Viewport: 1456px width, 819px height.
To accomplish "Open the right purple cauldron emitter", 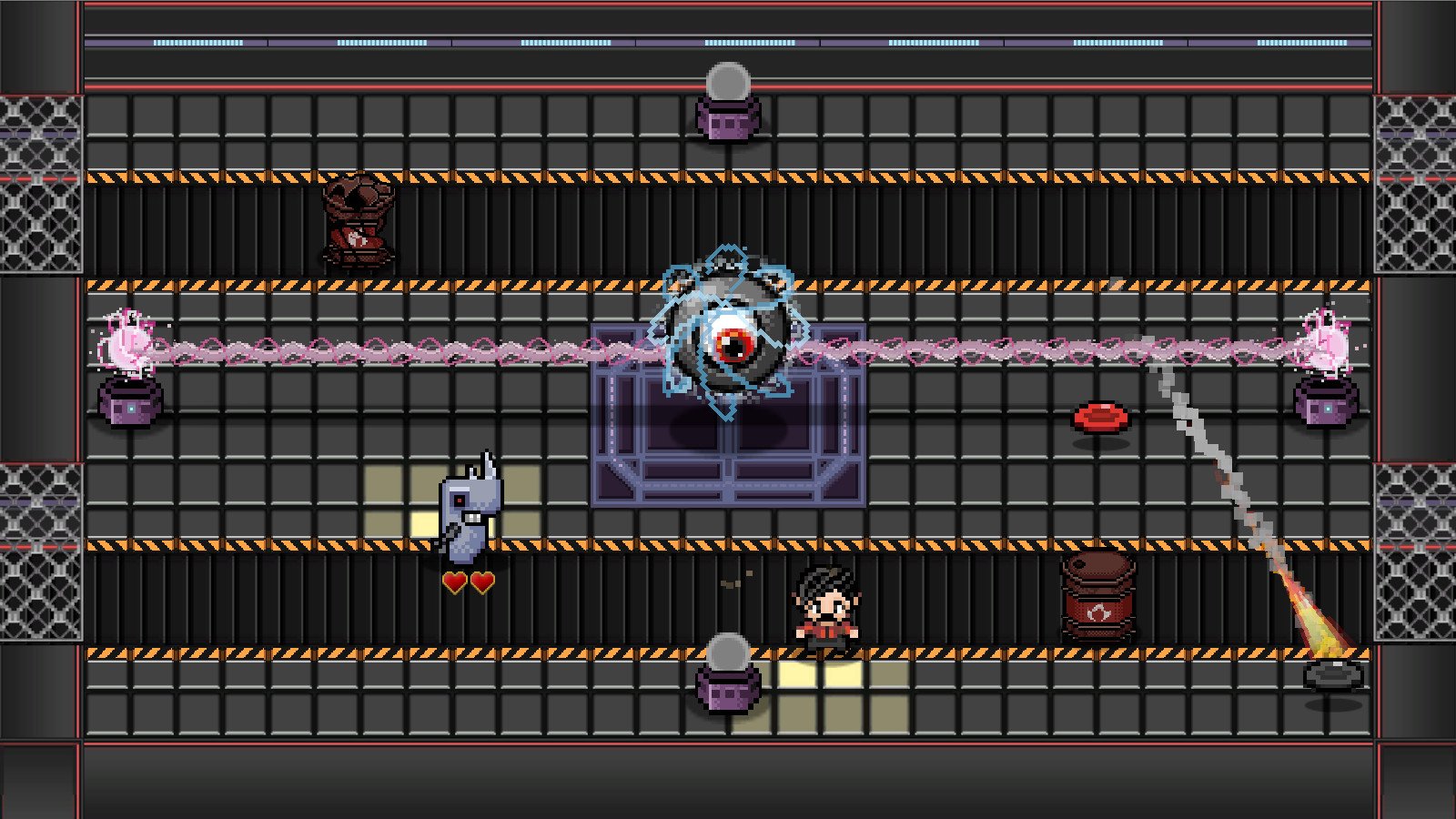I will tap(1326, 405).
